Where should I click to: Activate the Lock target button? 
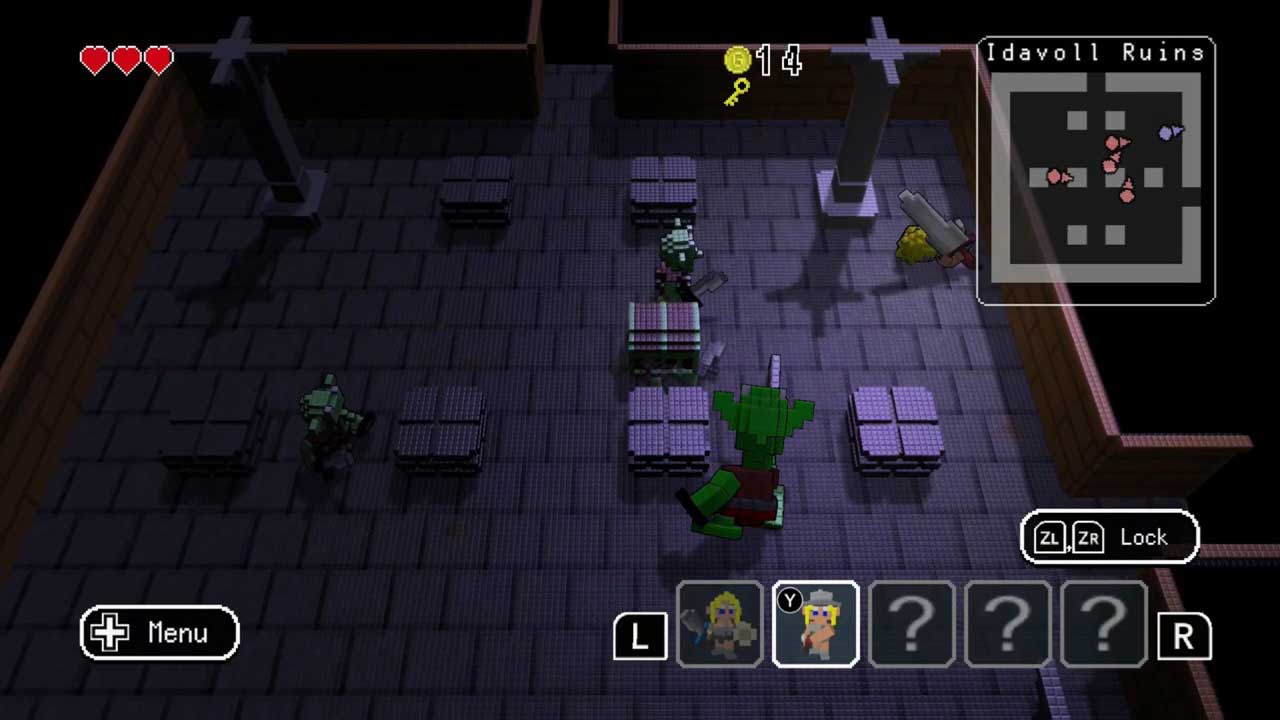tap(1109, 538)
